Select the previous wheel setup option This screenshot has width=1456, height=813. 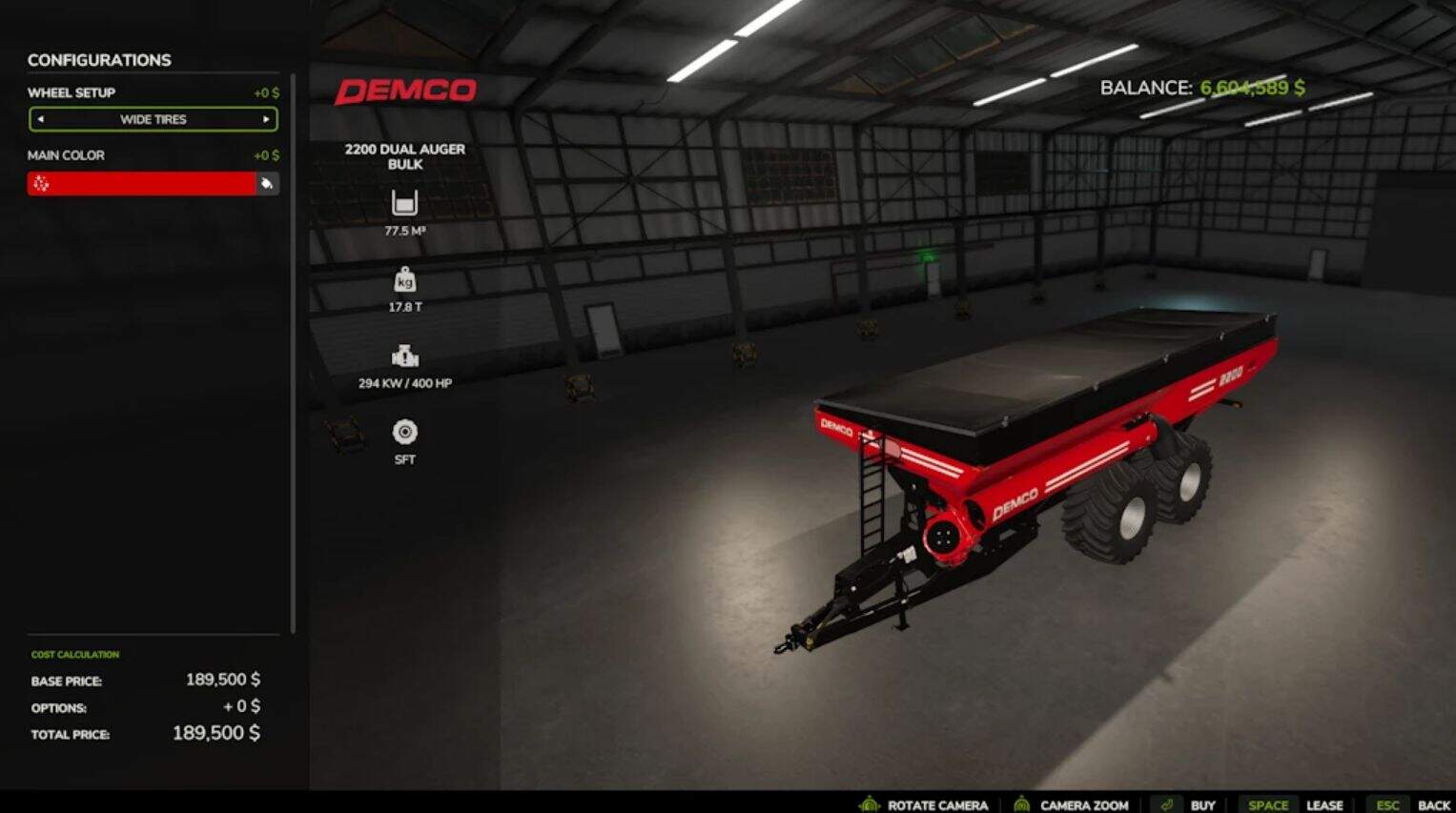coord(40,119)
